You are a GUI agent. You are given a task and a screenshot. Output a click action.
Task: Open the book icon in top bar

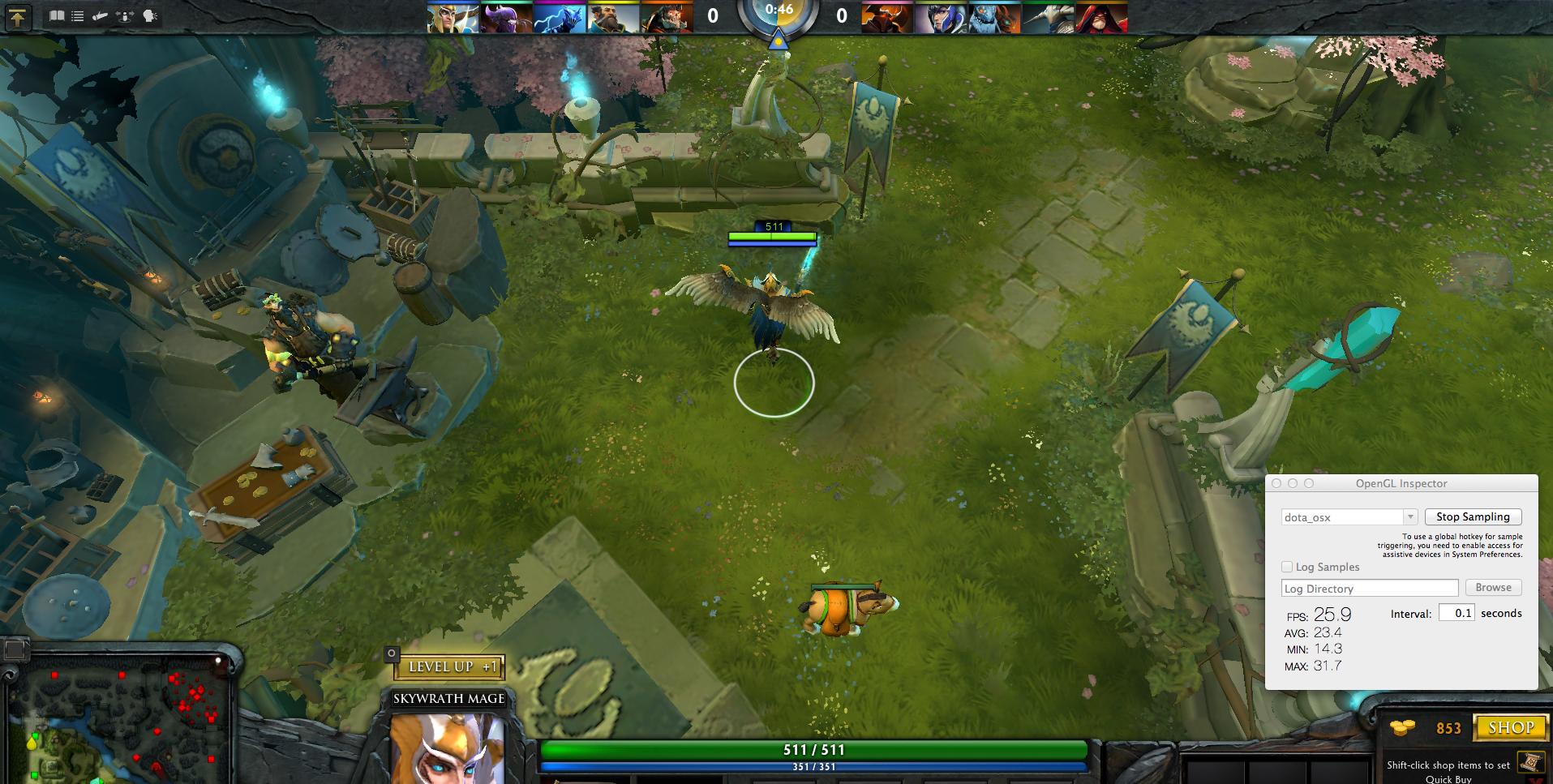[57, 15]
